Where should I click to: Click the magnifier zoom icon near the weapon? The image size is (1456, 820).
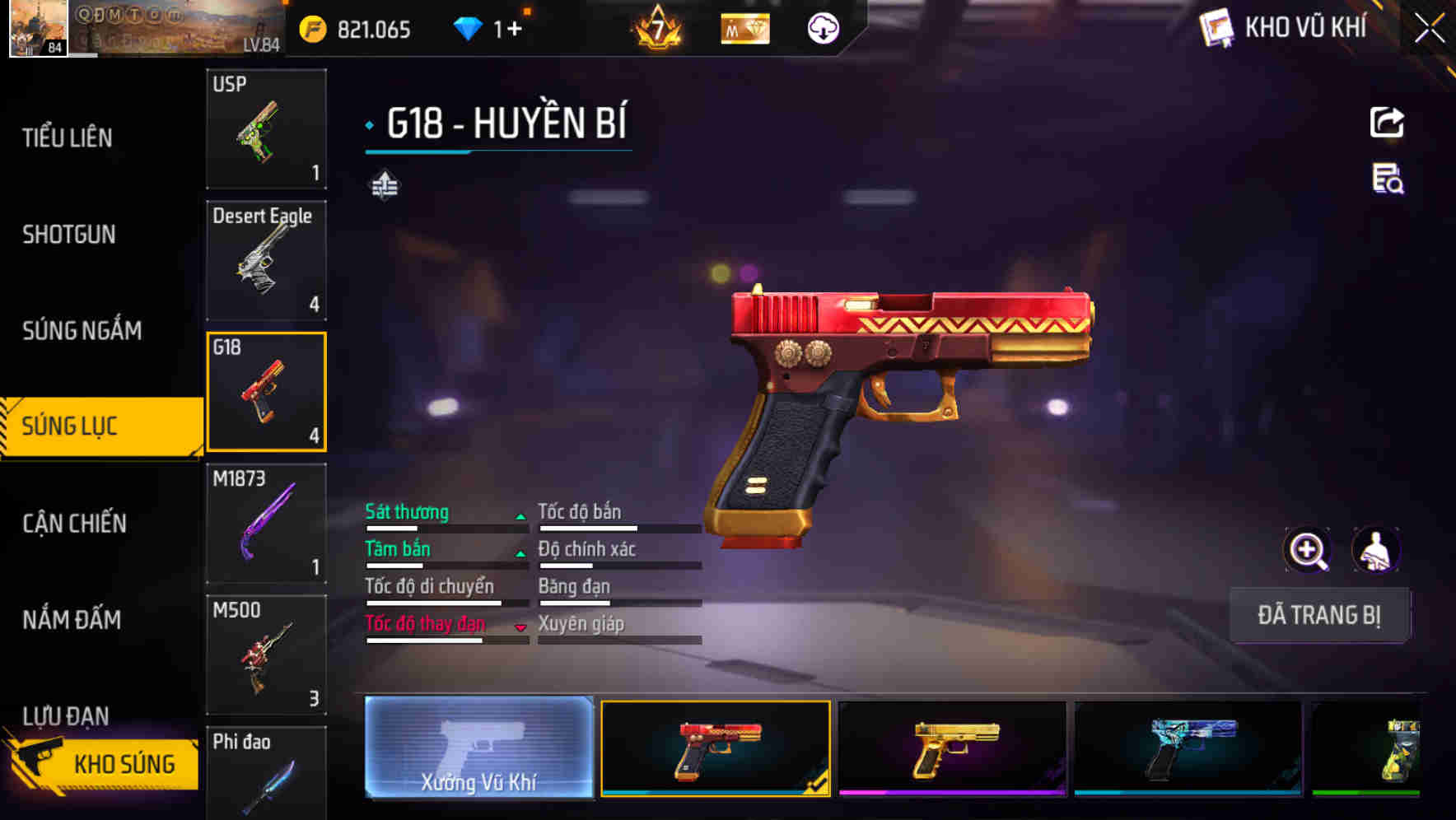(1309, 550)
